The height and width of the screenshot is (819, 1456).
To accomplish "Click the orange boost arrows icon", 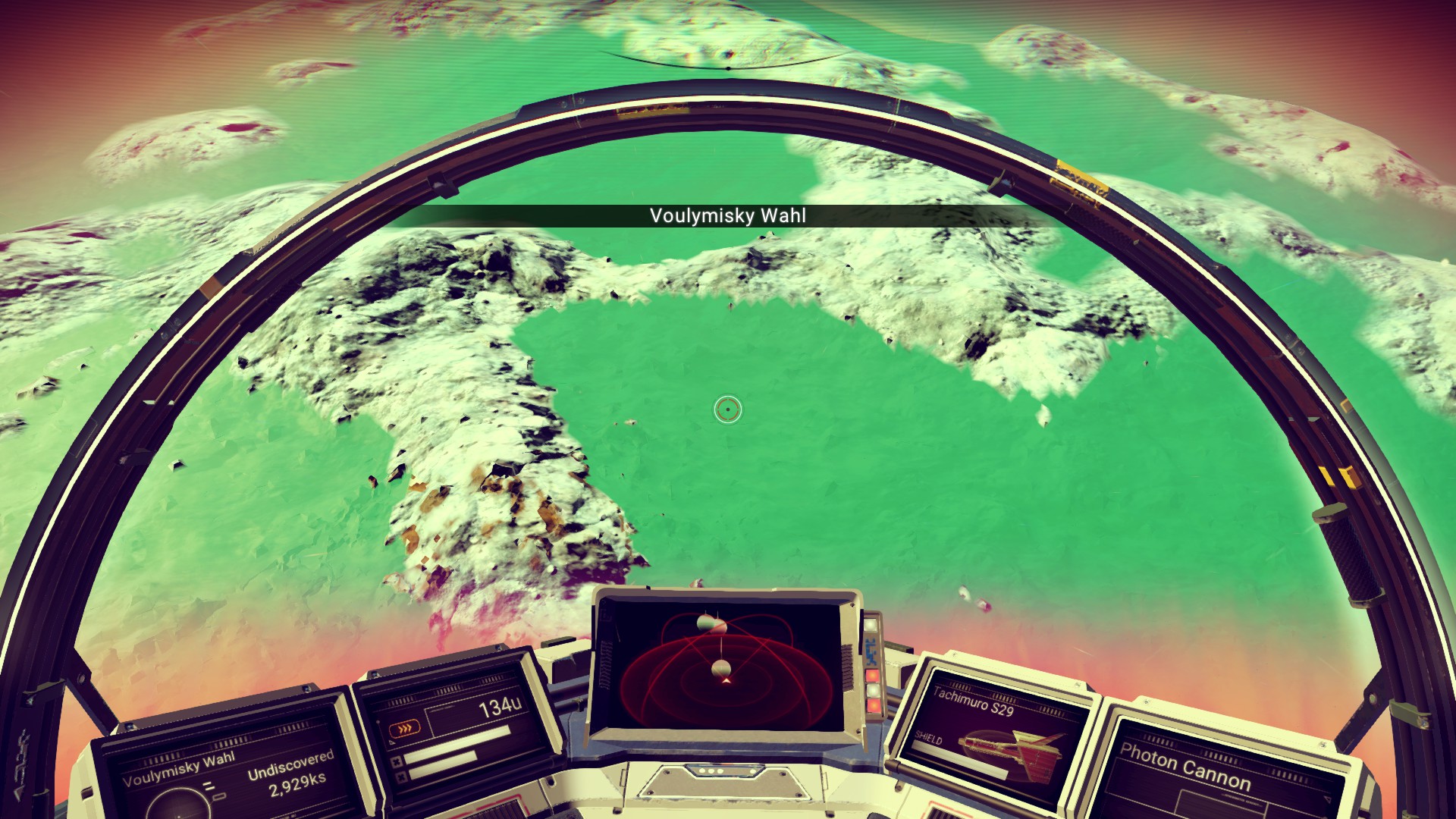I will click(x=403, y=731).
